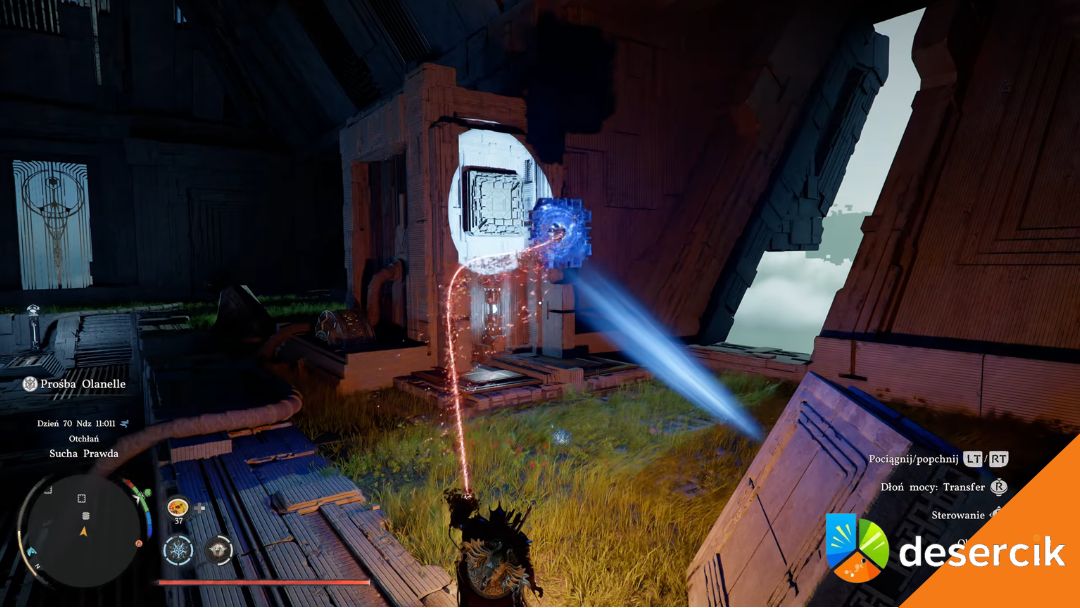Activate the blue snowflake ability icon
The height and width of the screenshot is (608, 1080).
[179, 548]
